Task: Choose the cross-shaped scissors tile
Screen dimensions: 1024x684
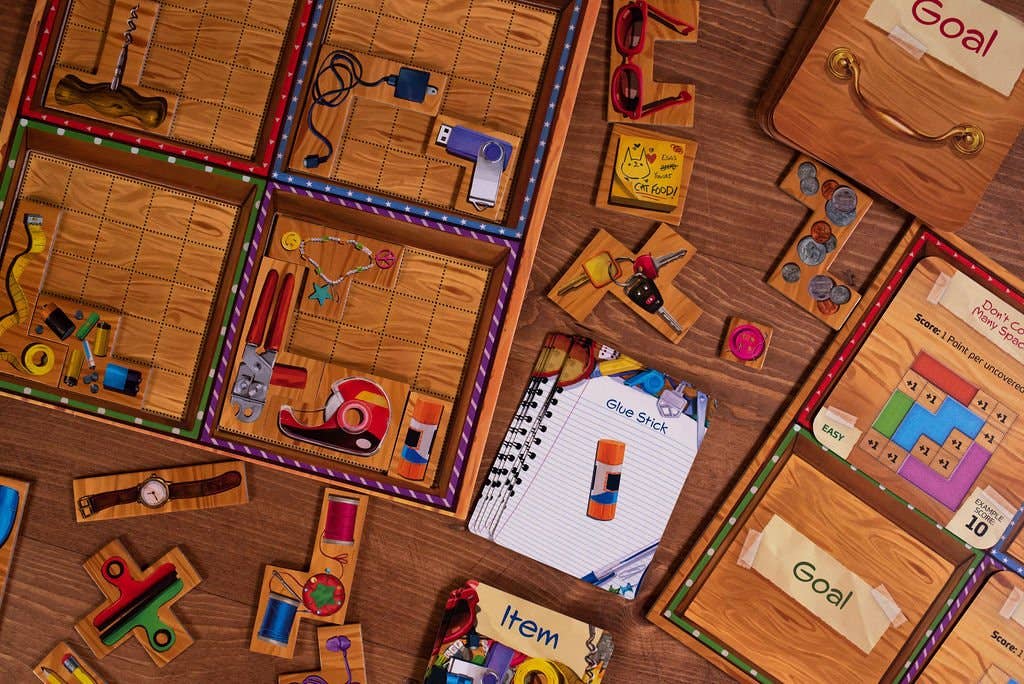Action: 136,598
